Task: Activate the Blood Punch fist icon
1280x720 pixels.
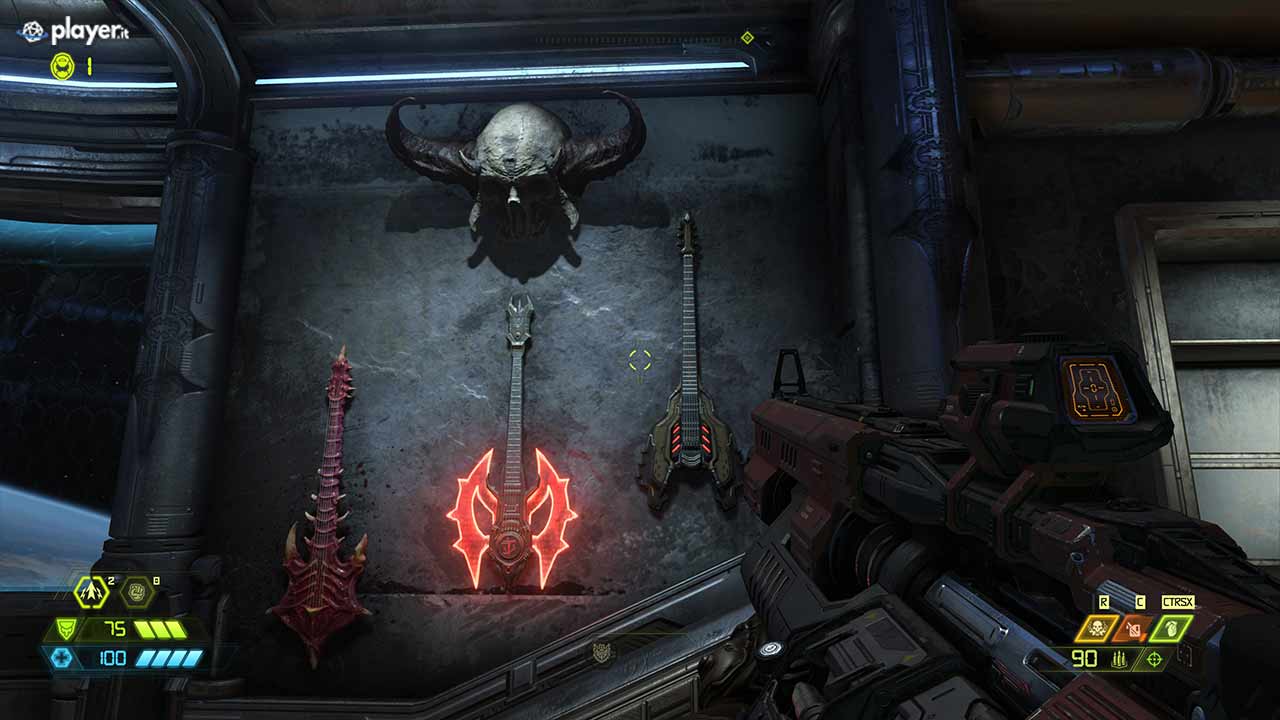Action: pos(136,592)
